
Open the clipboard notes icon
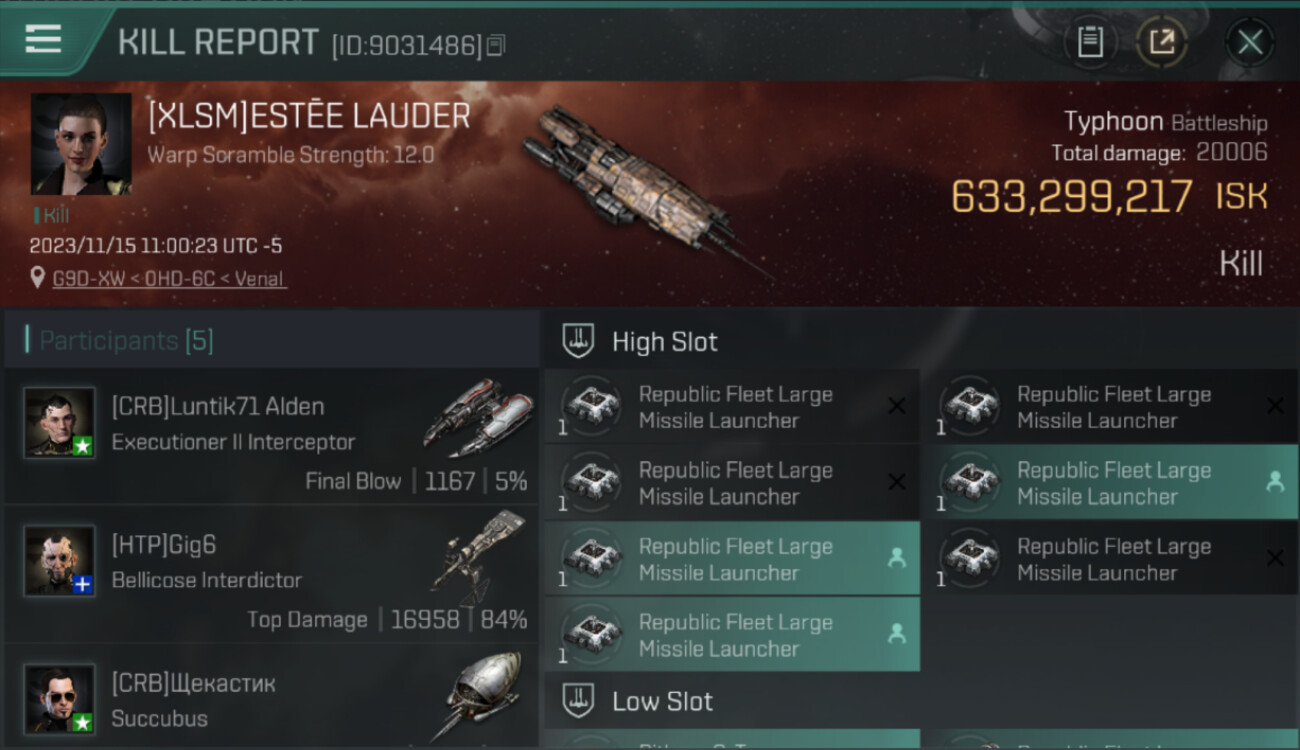tap(1089, 42)
